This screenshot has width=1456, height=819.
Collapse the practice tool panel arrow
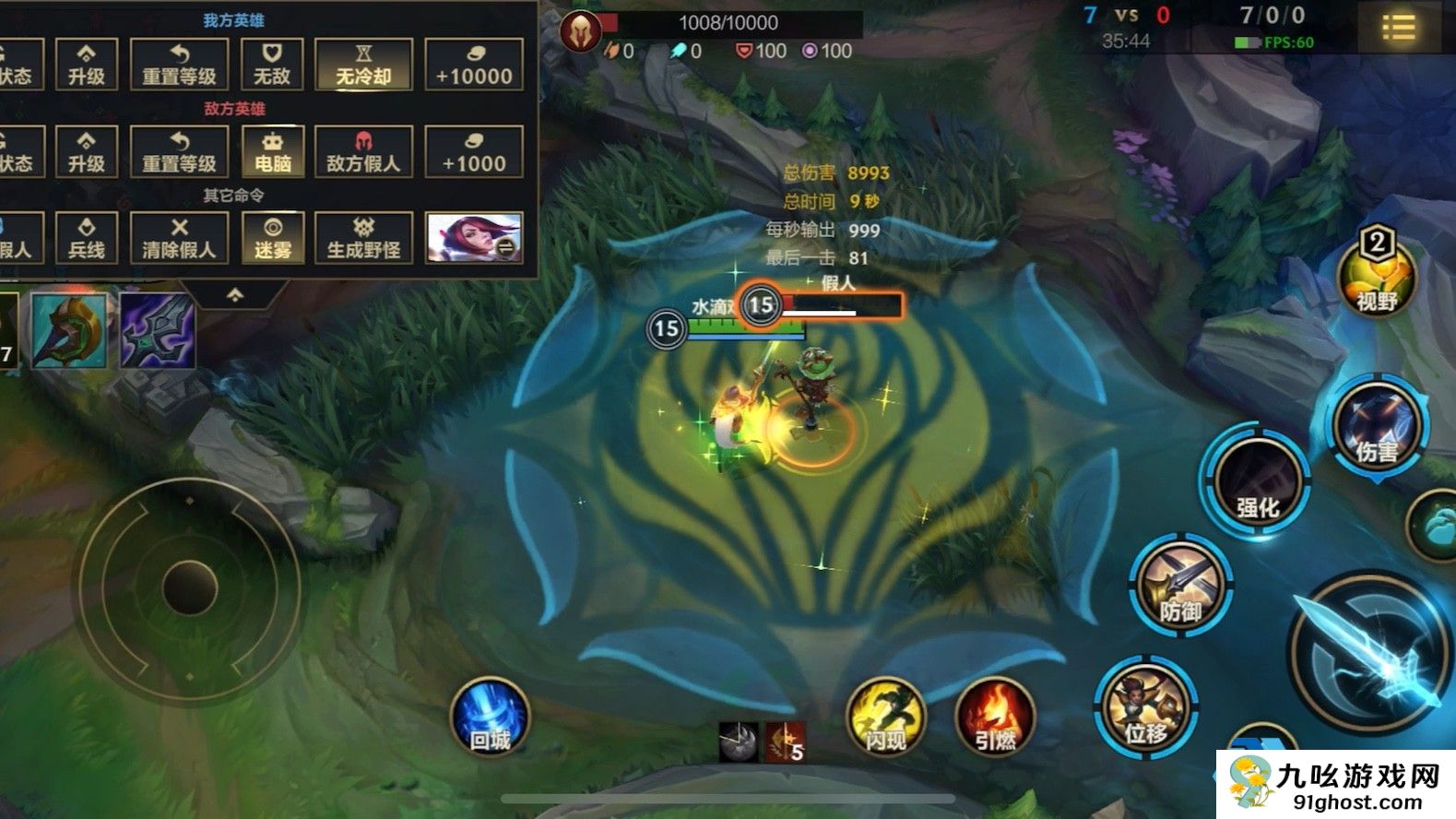(235, 295)
